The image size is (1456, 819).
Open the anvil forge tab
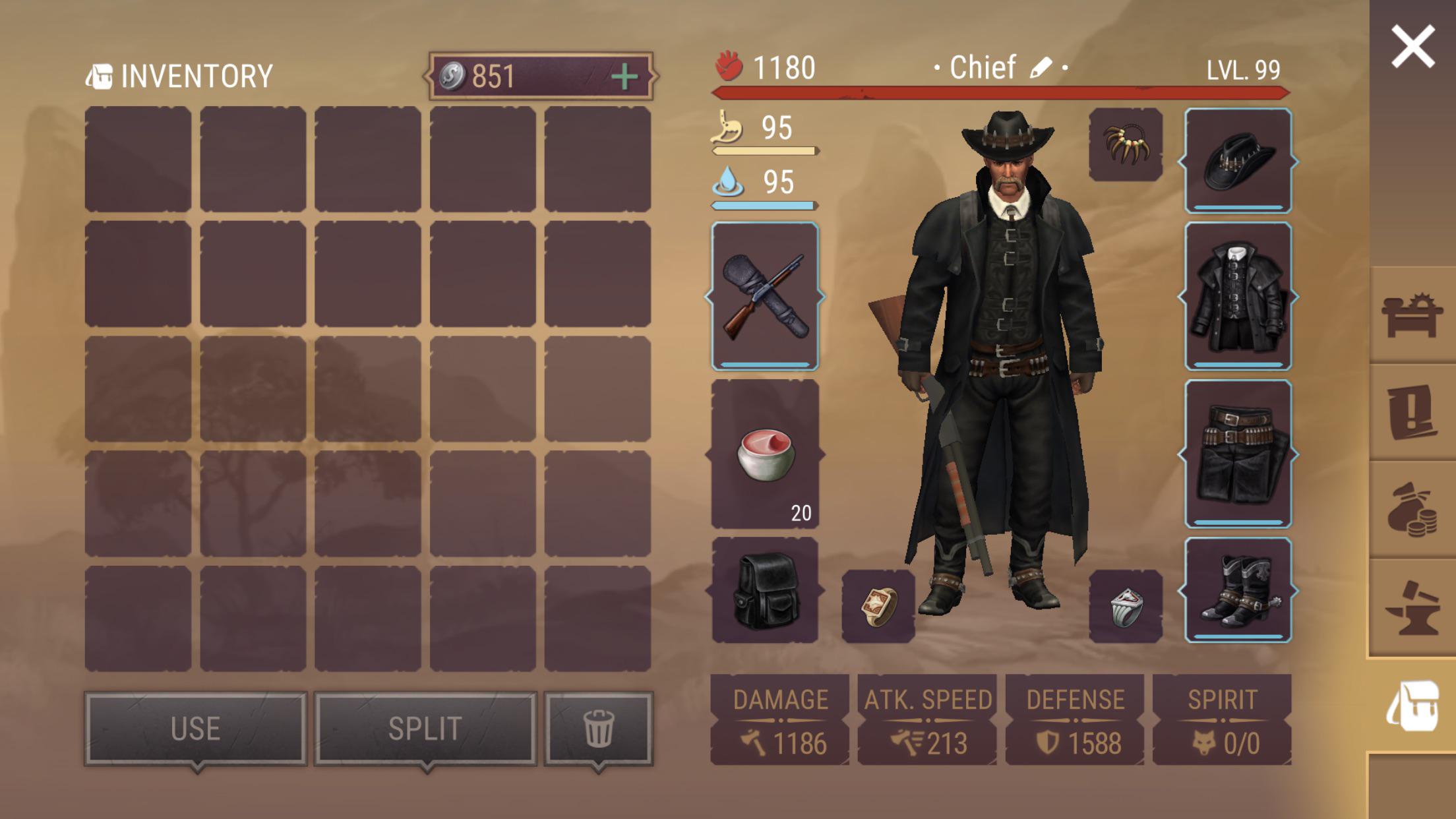point(1411,607)
